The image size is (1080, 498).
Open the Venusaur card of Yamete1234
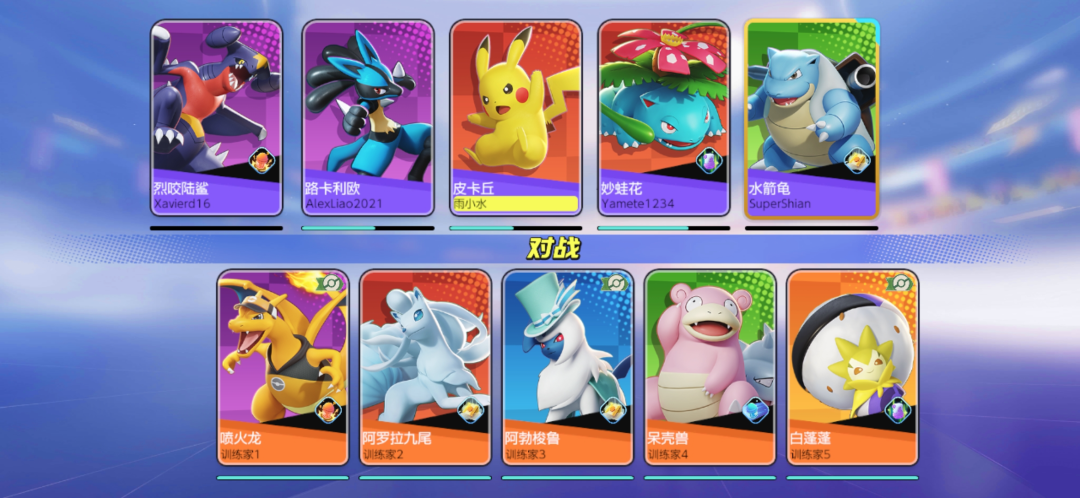tap(663, 118)
